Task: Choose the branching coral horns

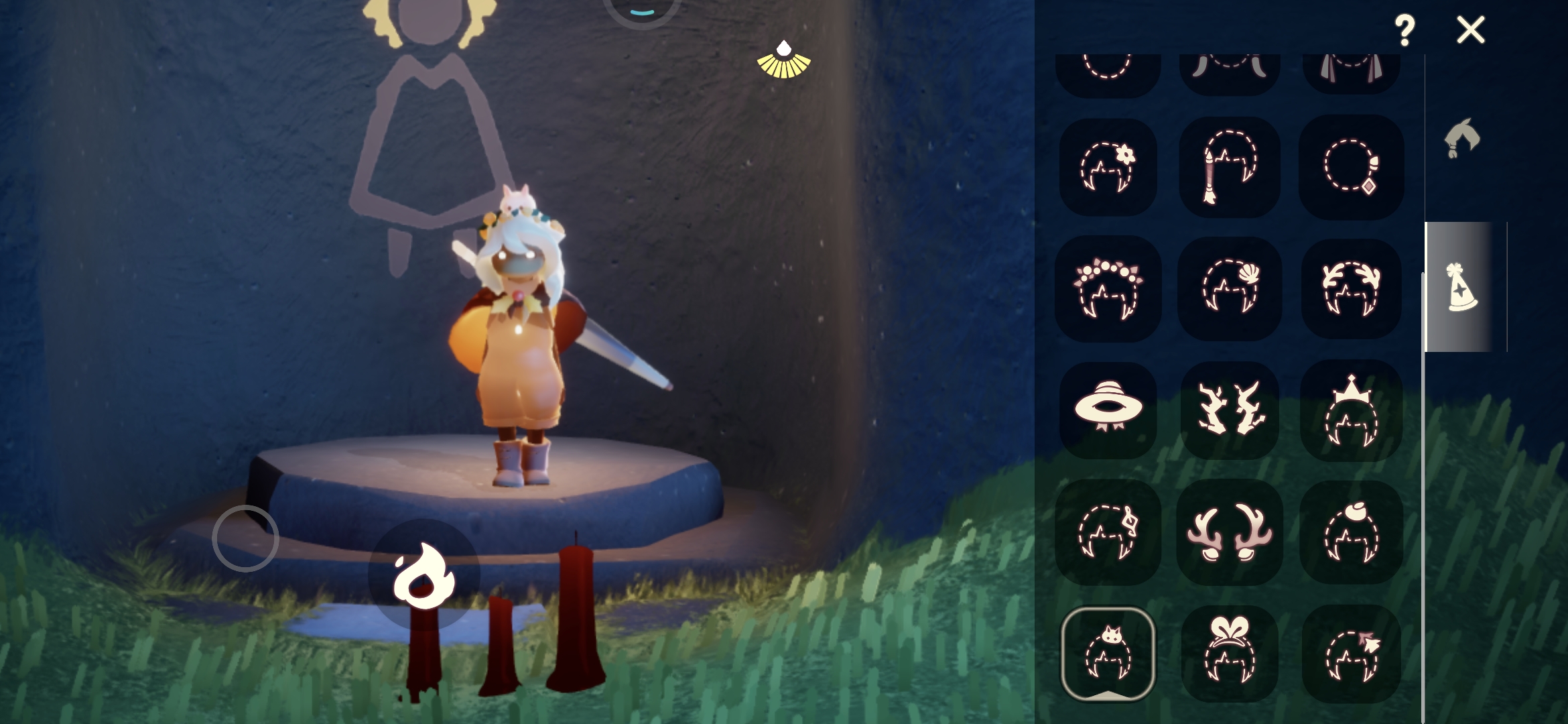Action: pos(1229,410)
